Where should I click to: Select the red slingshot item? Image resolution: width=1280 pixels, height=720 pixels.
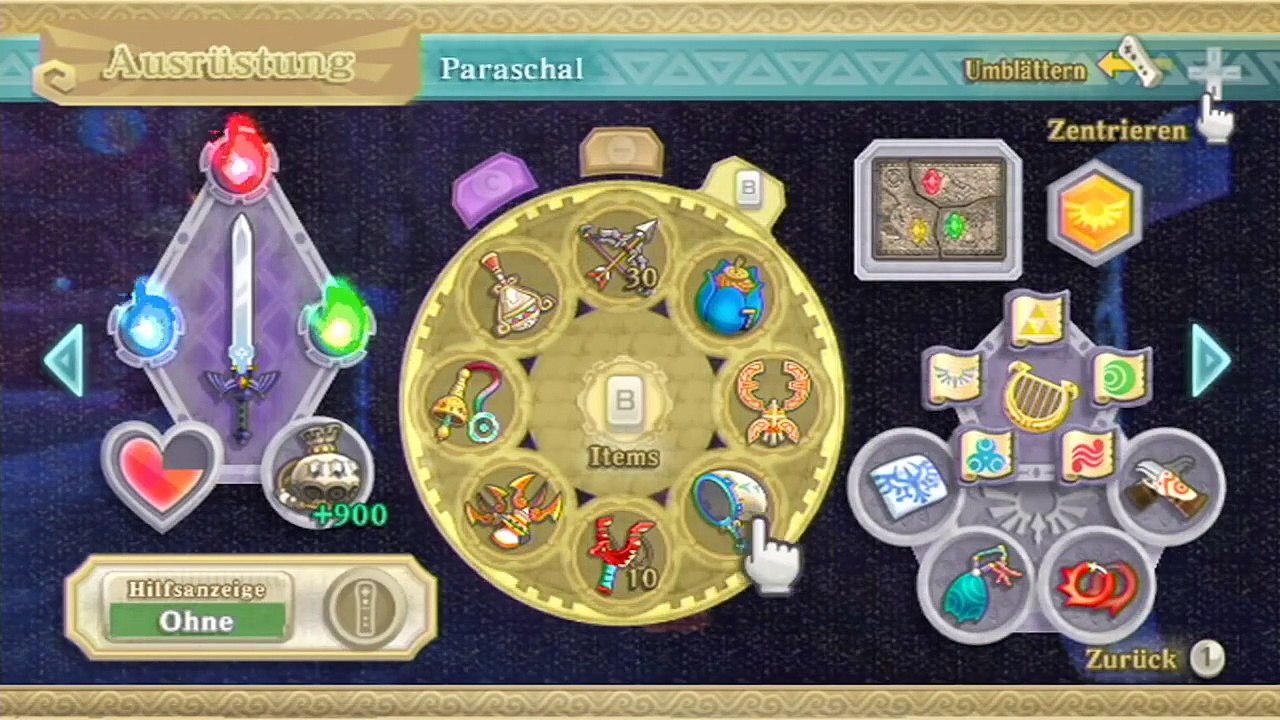[623, 553]
